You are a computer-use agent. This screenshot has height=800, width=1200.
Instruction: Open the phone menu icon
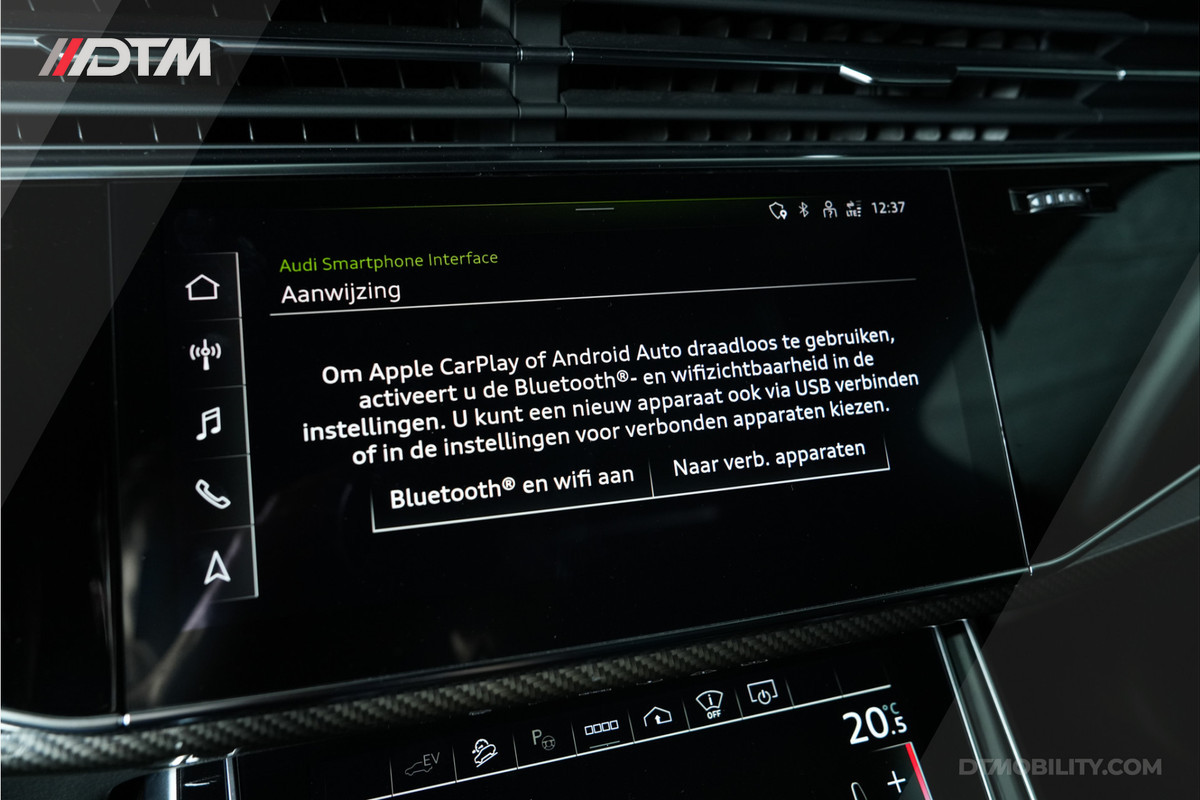click(x=212, y=494)
